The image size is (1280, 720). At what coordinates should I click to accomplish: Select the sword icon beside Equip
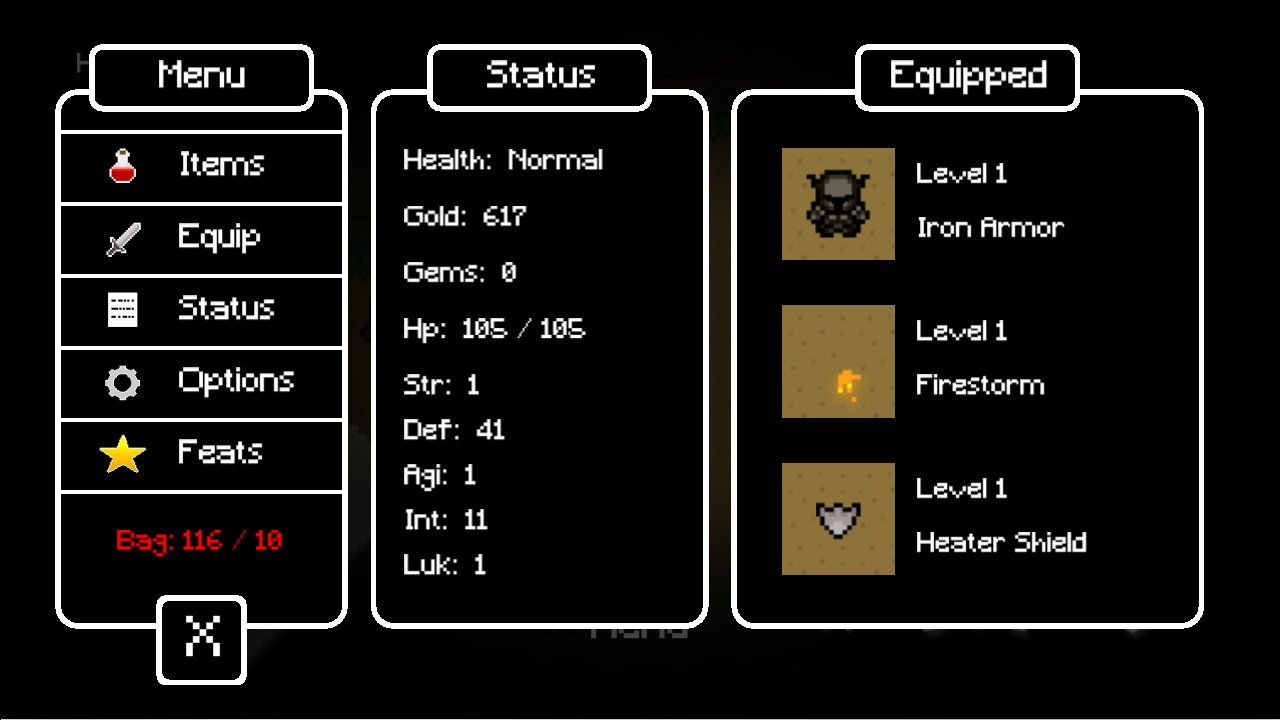click(x=122, y=237)
